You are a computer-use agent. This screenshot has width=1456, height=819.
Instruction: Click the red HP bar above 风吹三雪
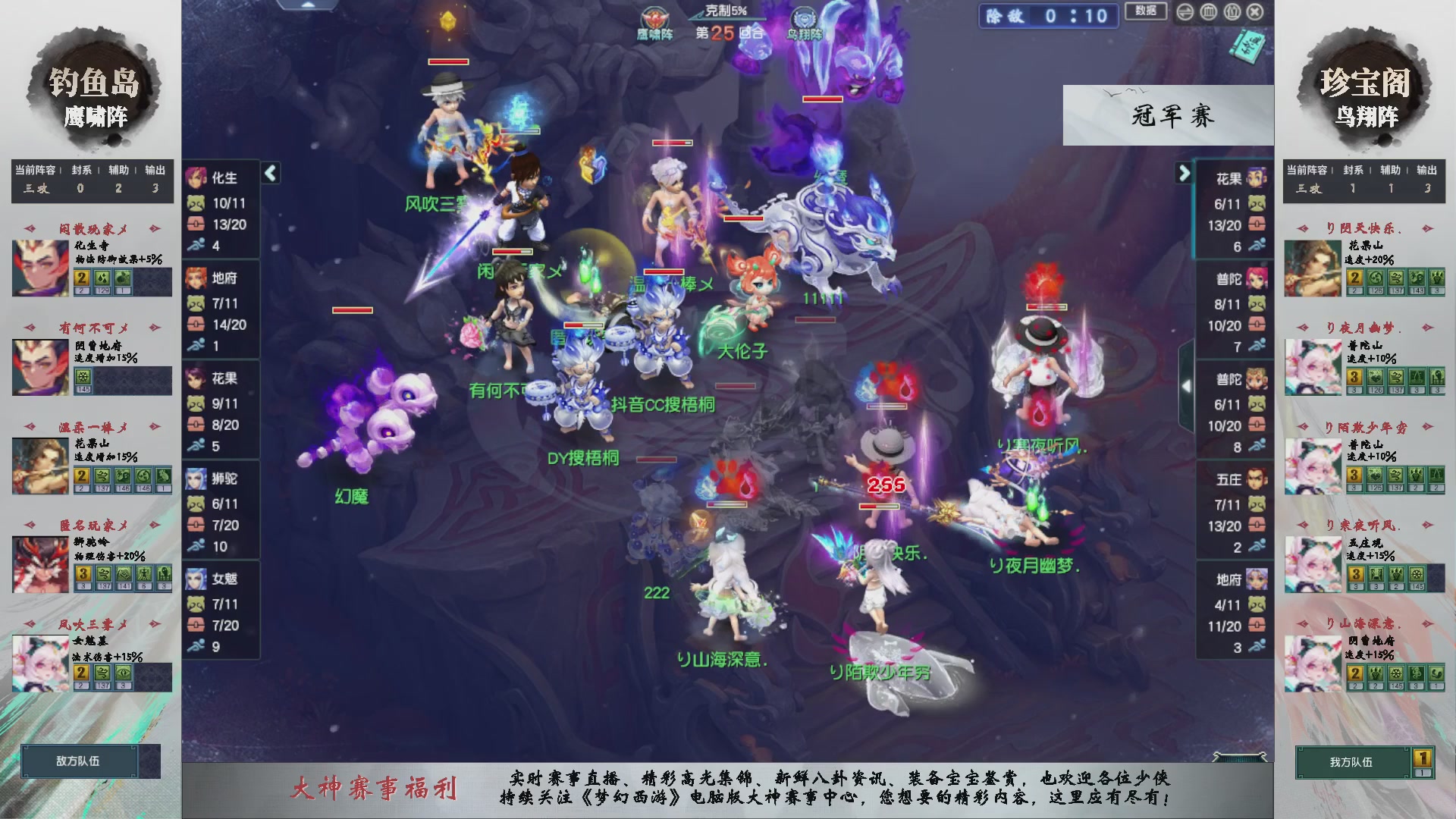pos(449,64)
